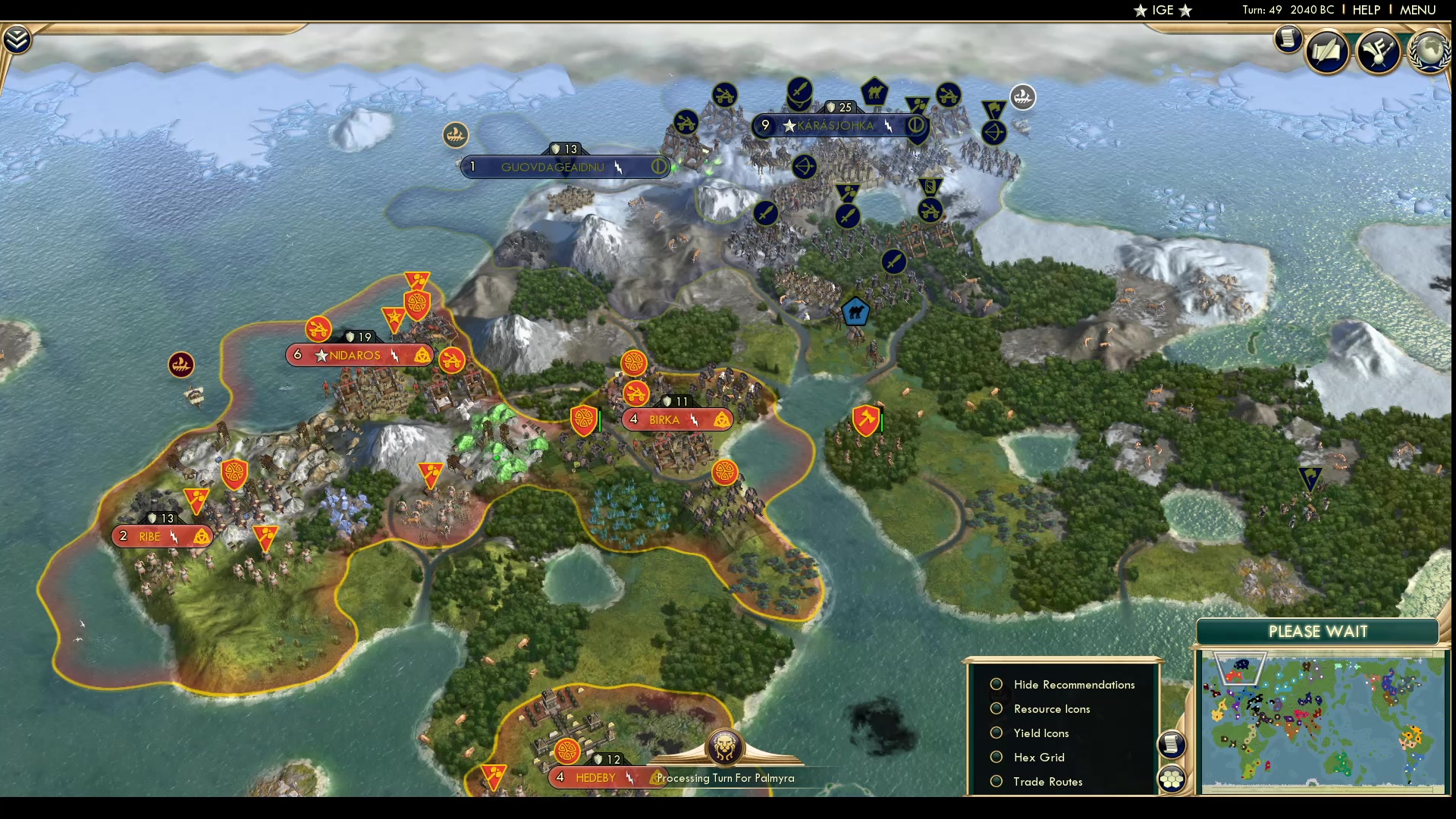Enable Yield Icons display

996,733
